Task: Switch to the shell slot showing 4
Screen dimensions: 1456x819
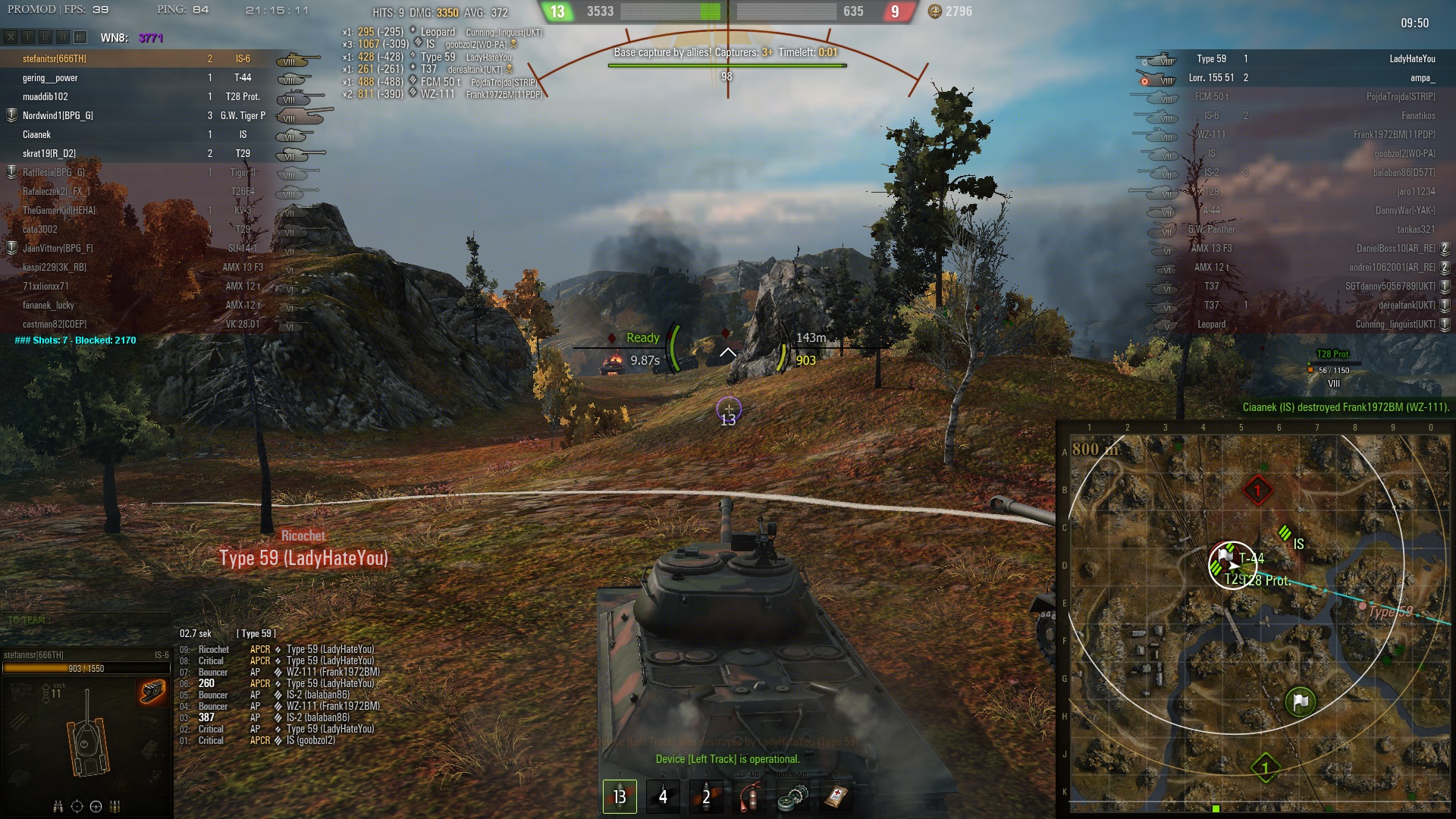Action: (663, 796)
